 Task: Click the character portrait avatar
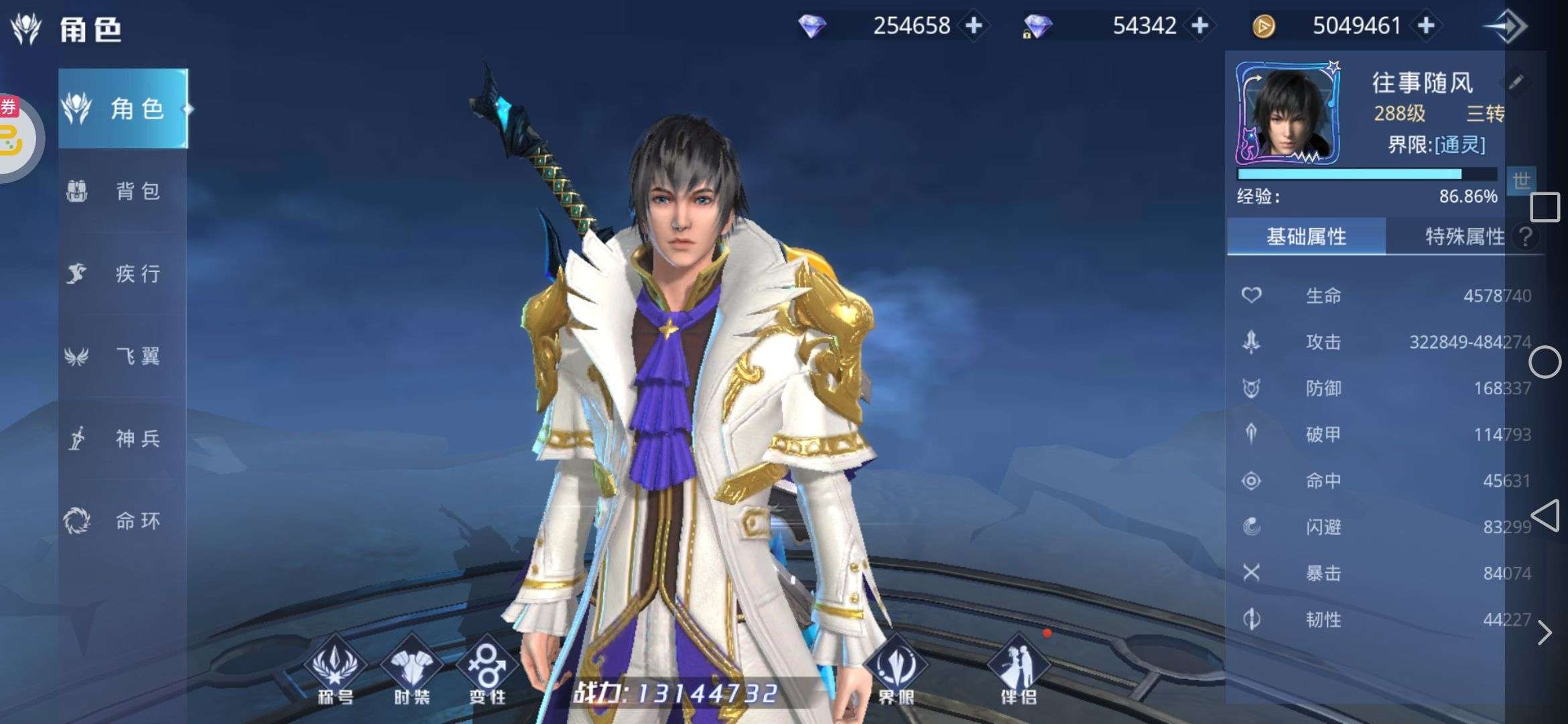tap(1287, 114)
